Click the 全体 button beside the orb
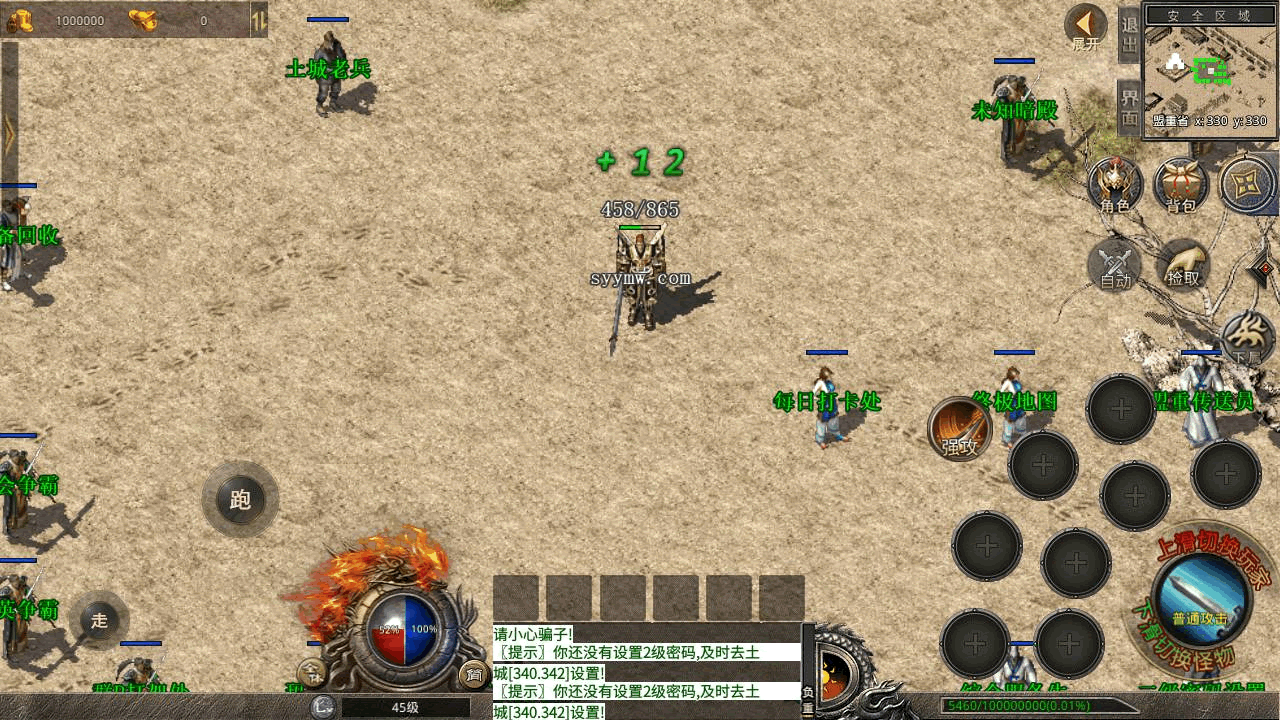The image size is (1280, 720). (x=312, y=674)
